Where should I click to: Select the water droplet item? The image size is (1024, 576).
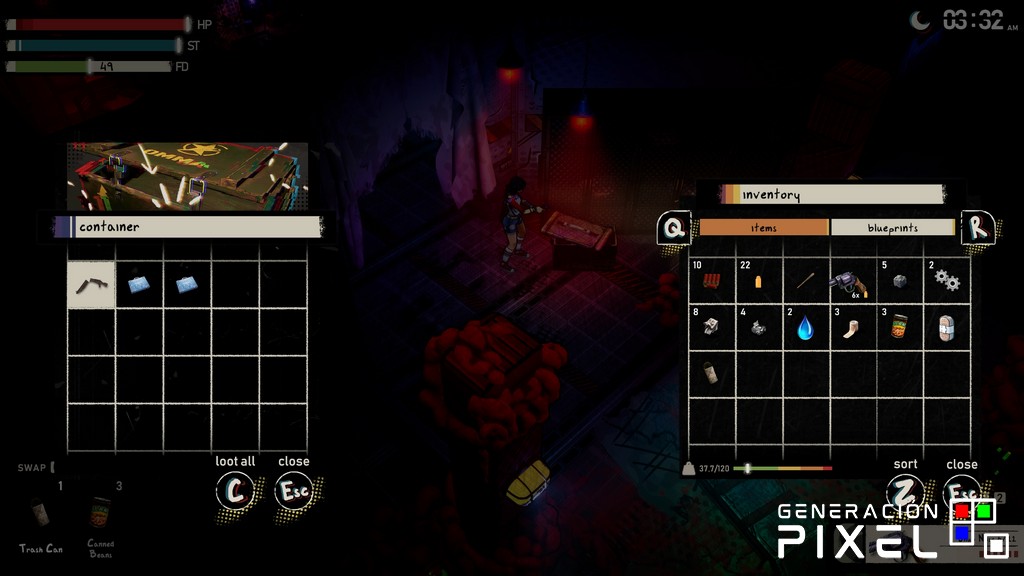click(805, 327)
